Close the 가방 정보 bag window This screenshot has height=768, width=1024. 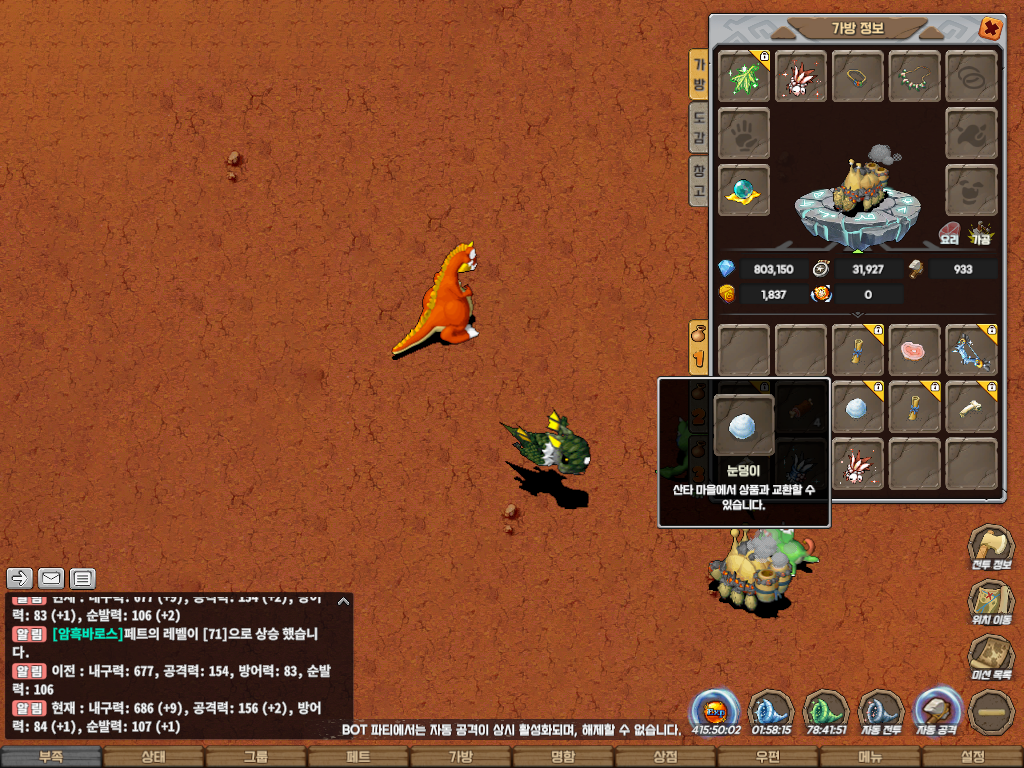pyautogui.click(x=990, y=28)
